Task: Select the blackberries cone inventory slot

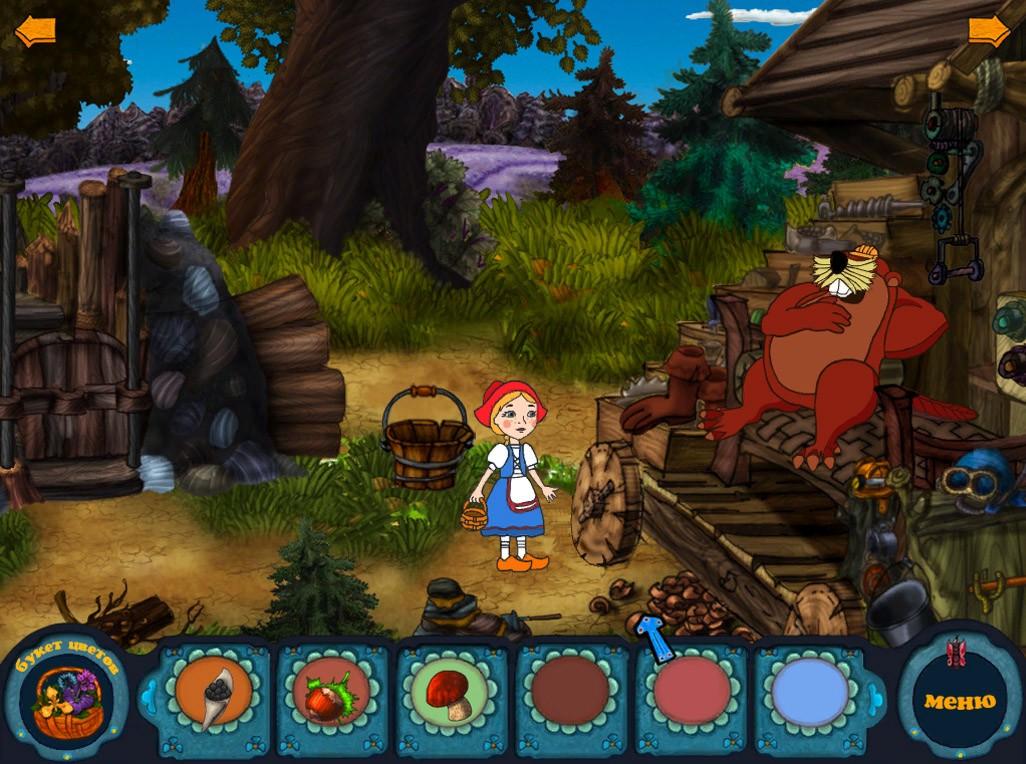Action: pos(213,692)
